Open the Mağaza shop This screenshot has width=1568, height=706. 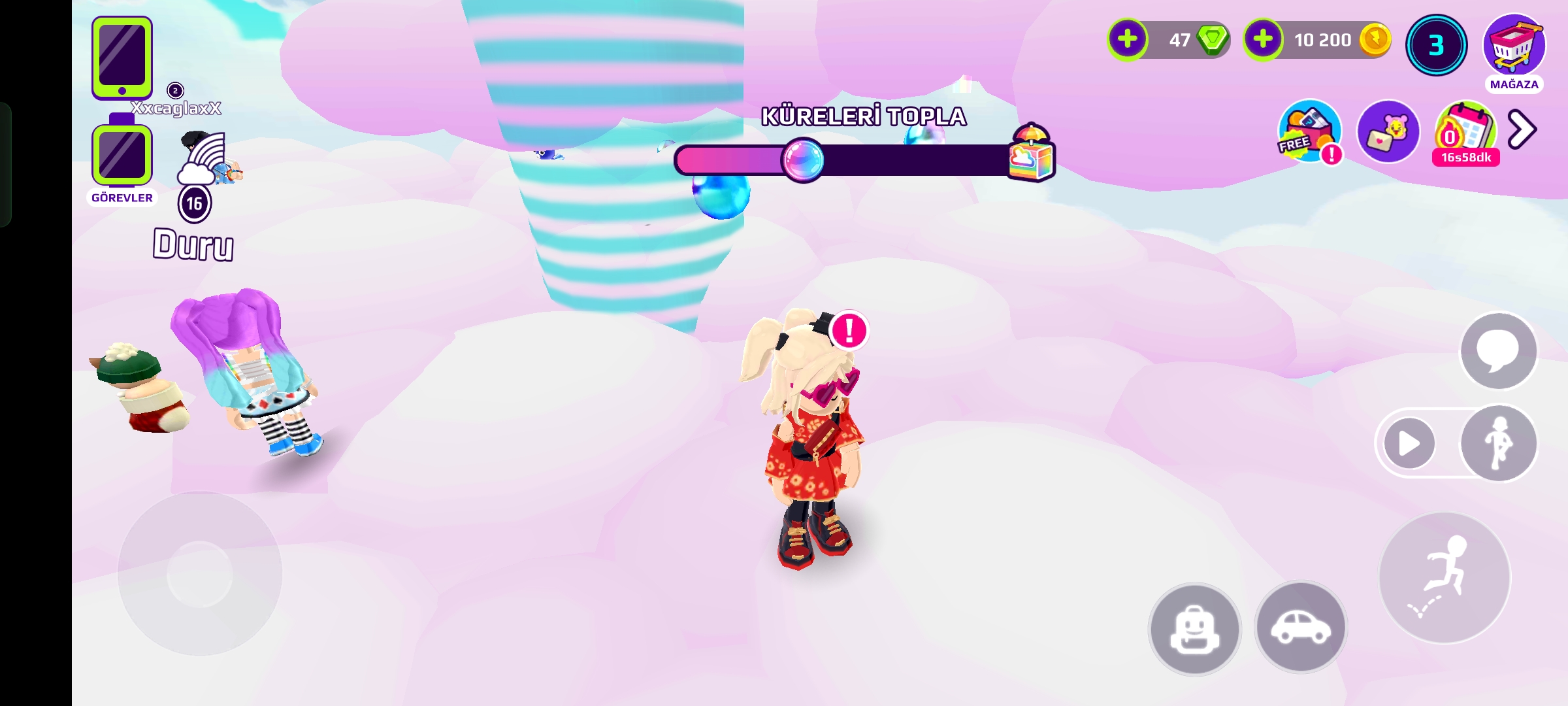(1514, 47)
